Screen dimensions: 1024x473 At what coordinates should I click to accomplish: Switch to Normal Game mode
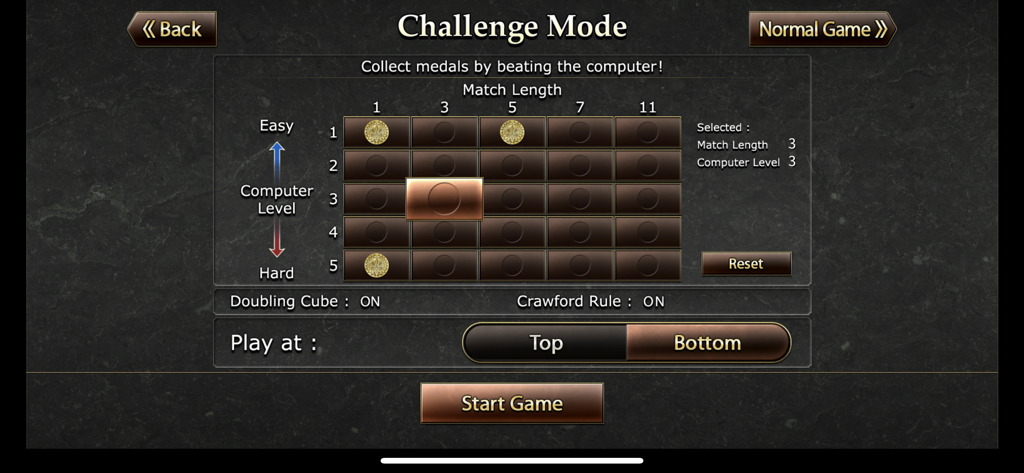click(x=822, y=29)
